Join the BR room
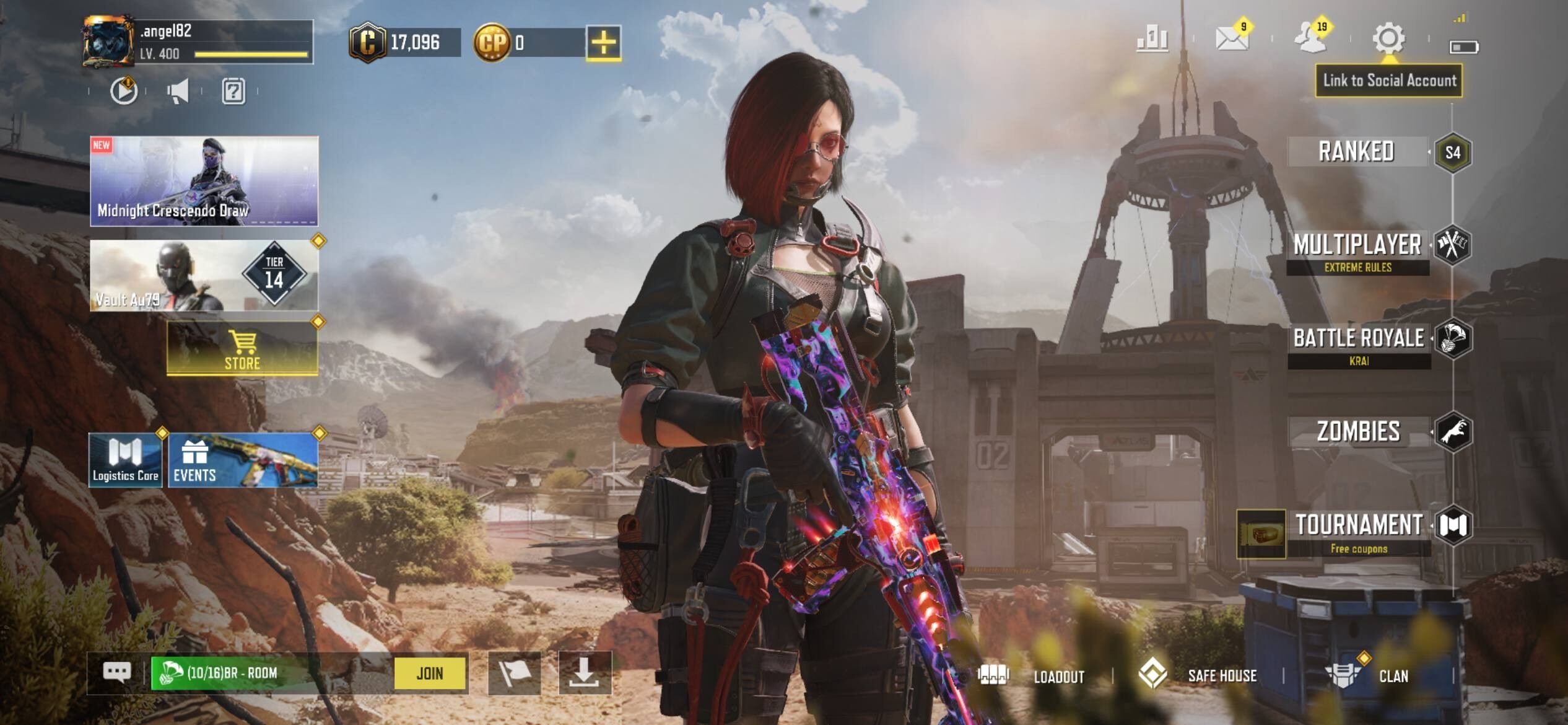 (430, 673)
